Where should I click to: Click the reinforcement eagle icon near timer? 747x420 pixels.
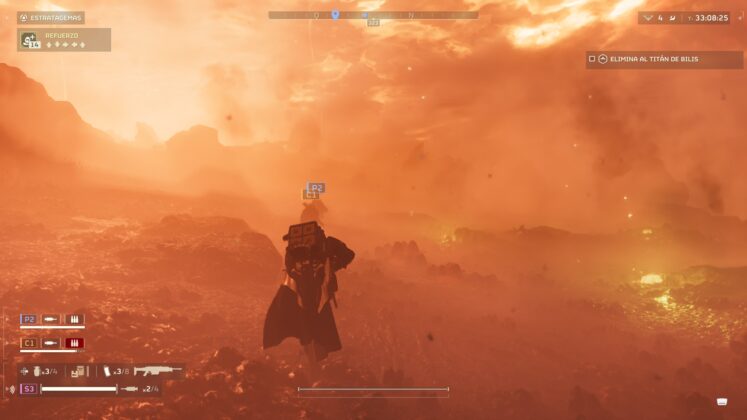647,17
